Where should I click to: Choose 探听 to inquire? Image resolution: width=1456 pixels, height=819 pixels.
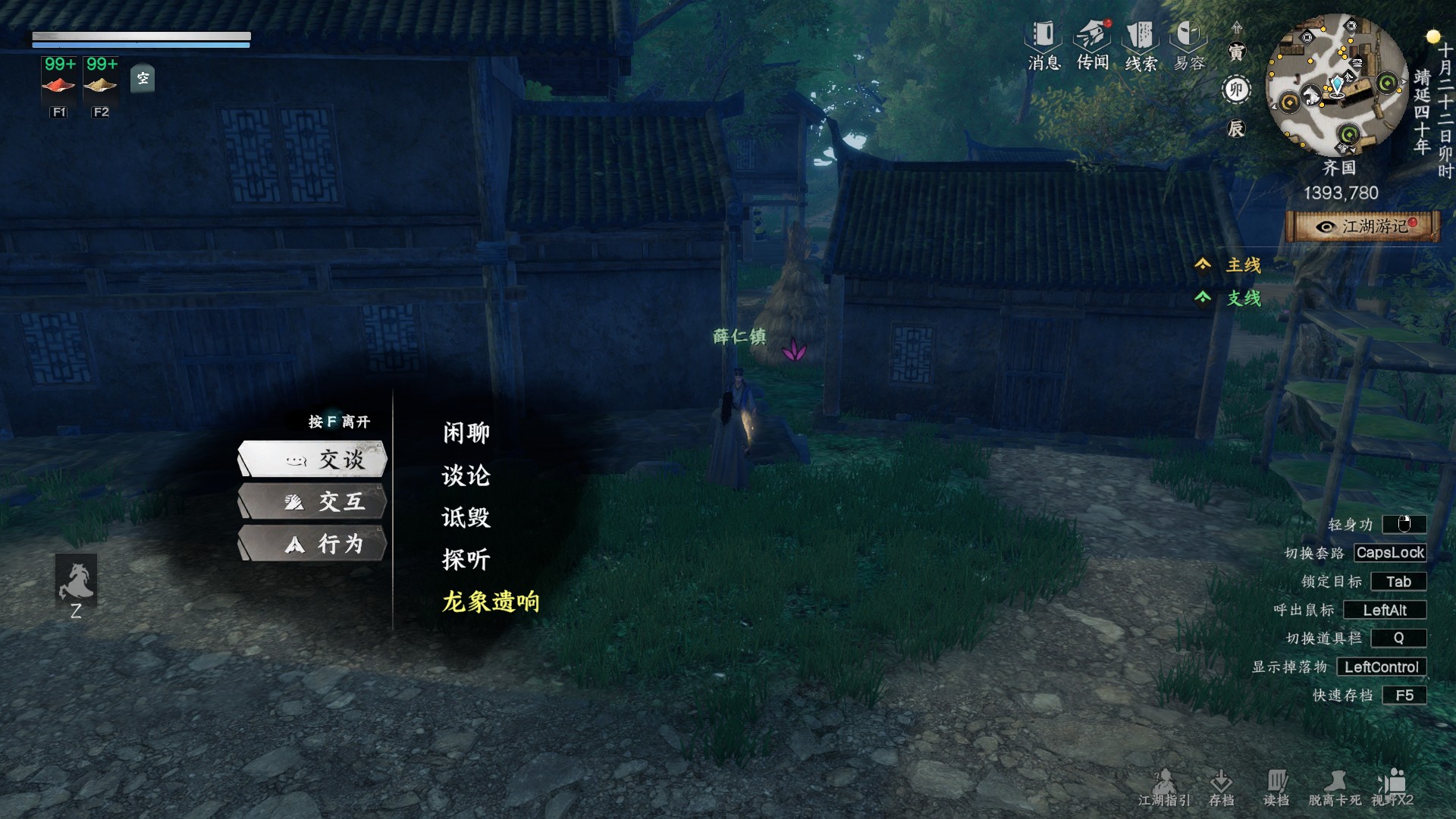[466, 560]
